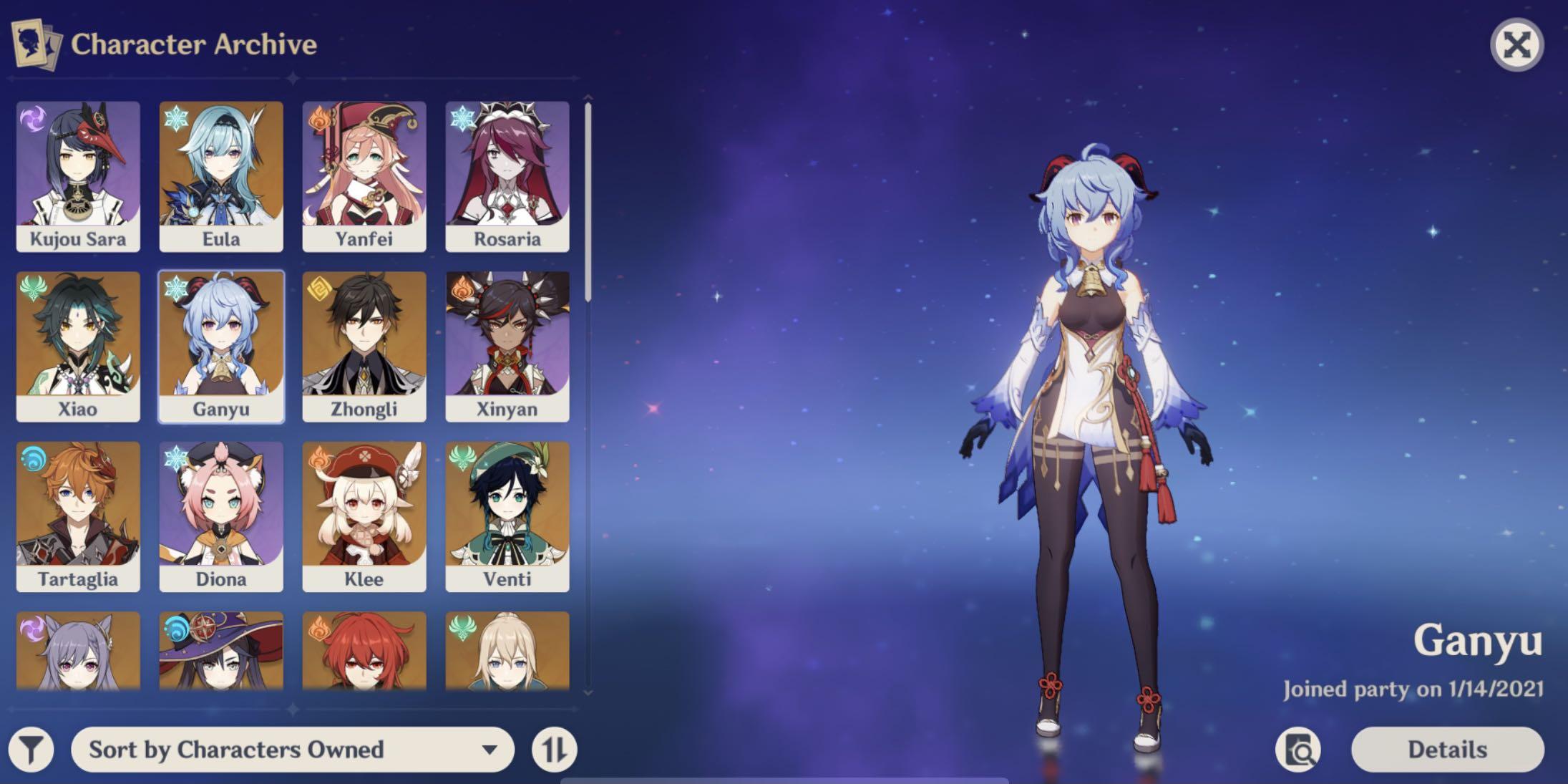
Task: Select Yanfei from the archive
Action: click(364, 176)
